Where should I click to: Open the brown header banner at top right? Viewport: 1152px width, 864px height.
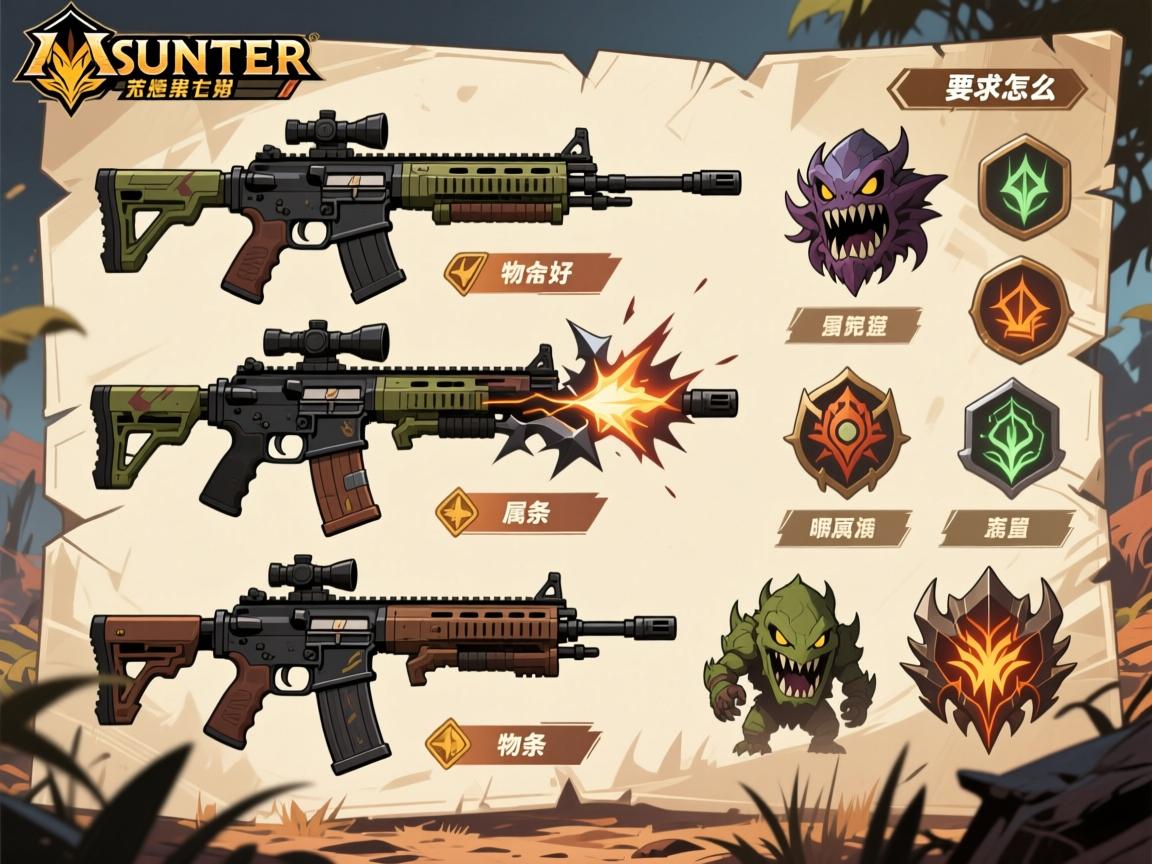(x=988, y=88)
